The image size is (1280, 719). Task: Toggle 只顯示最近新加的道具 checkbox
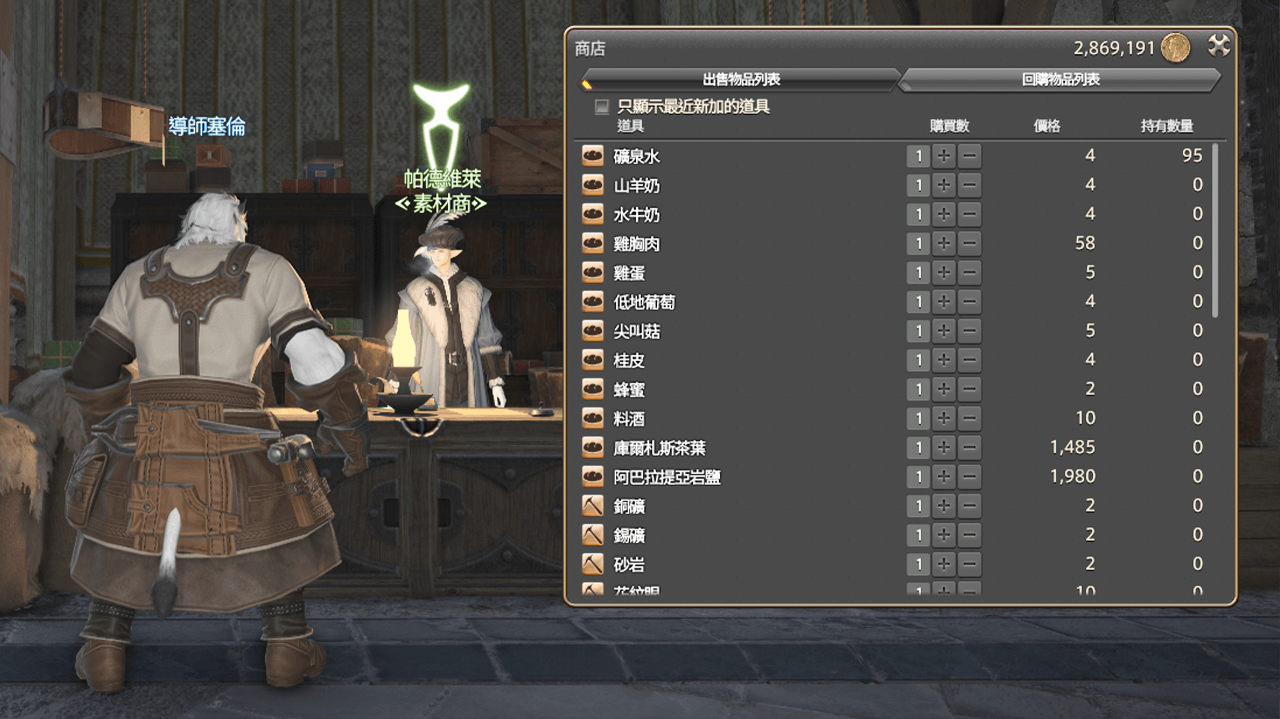click(602, 106)
